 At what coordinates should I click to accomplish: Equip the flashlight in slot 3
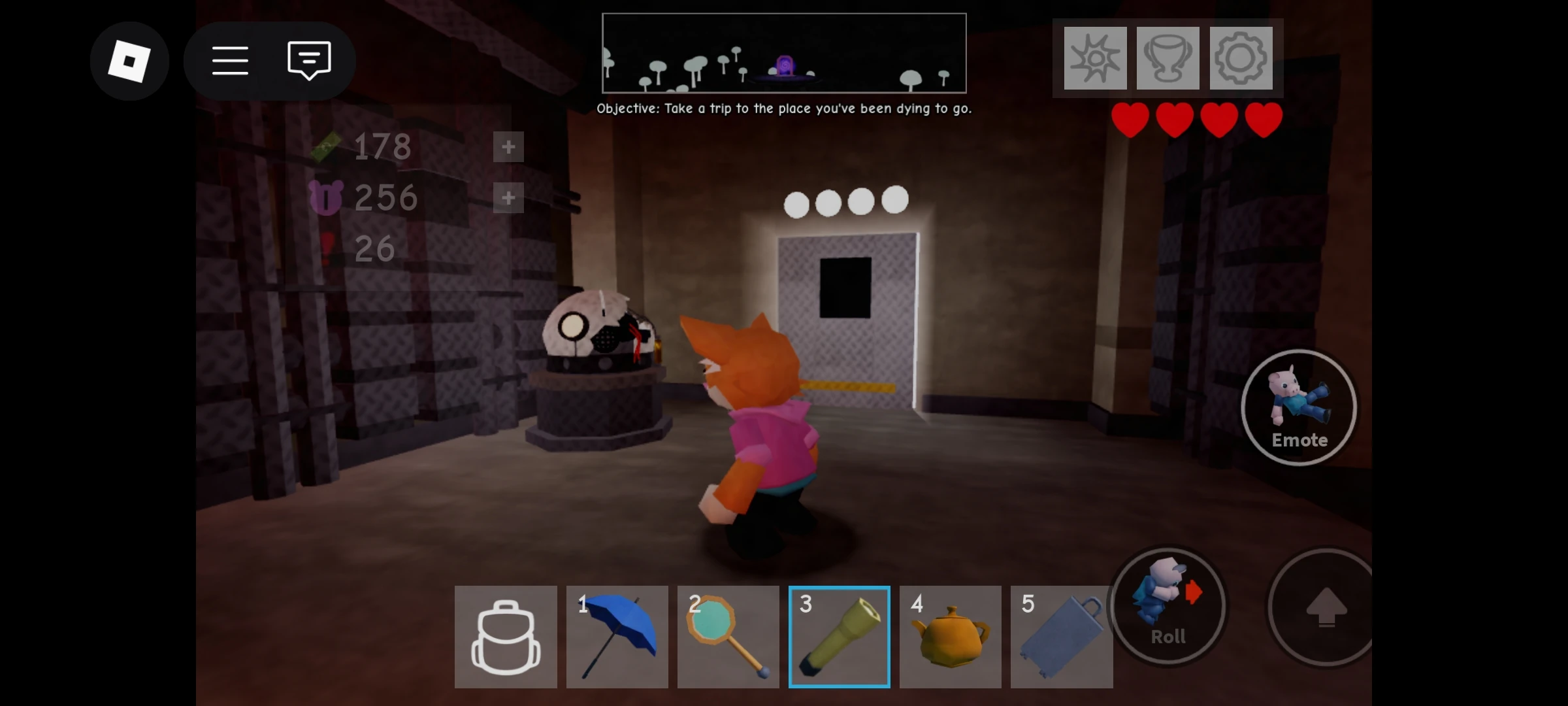click(x=839, y=635)
